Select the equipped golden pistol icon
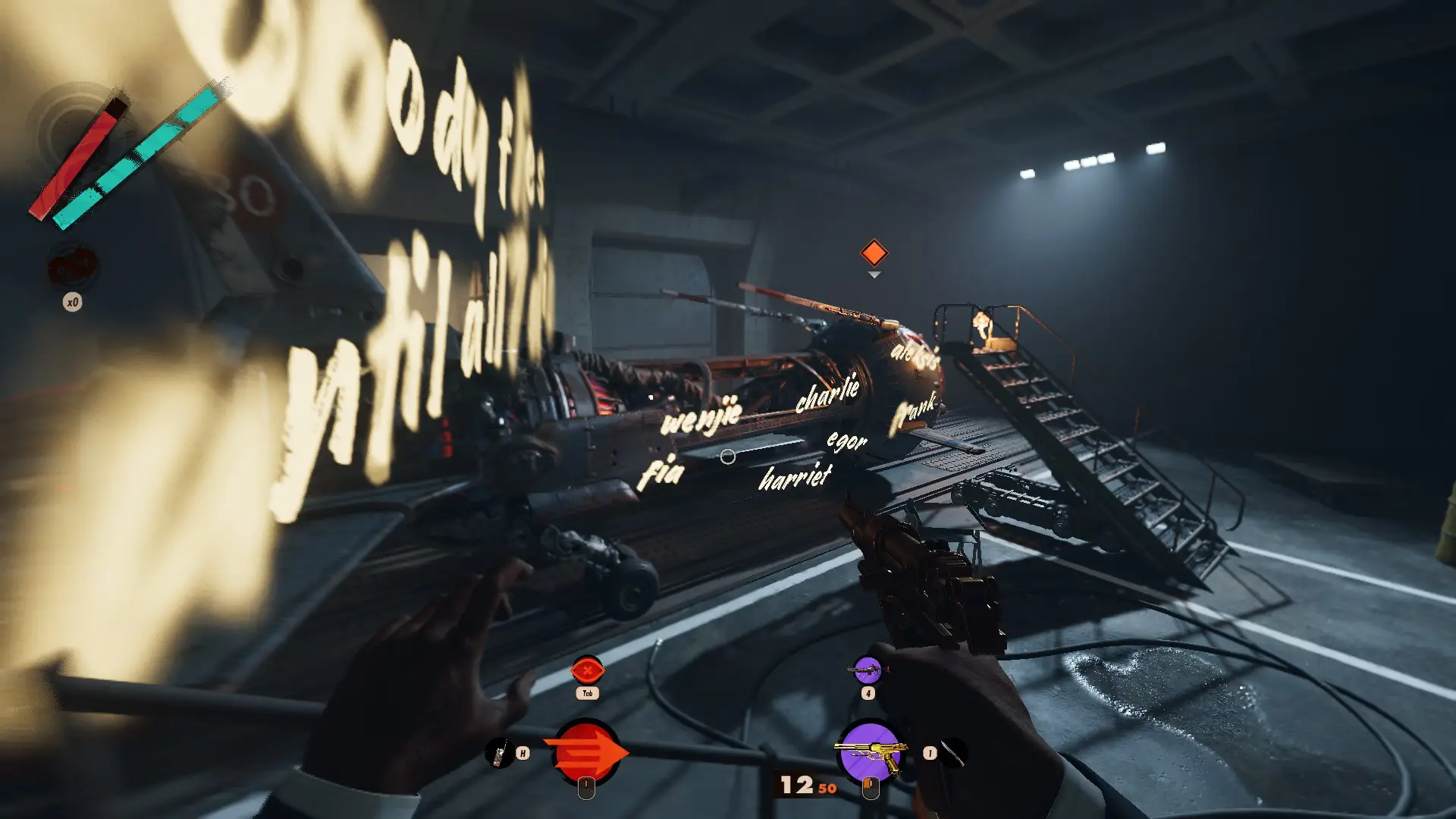Viewport: 1456px width, 819px height. [871, 752]
